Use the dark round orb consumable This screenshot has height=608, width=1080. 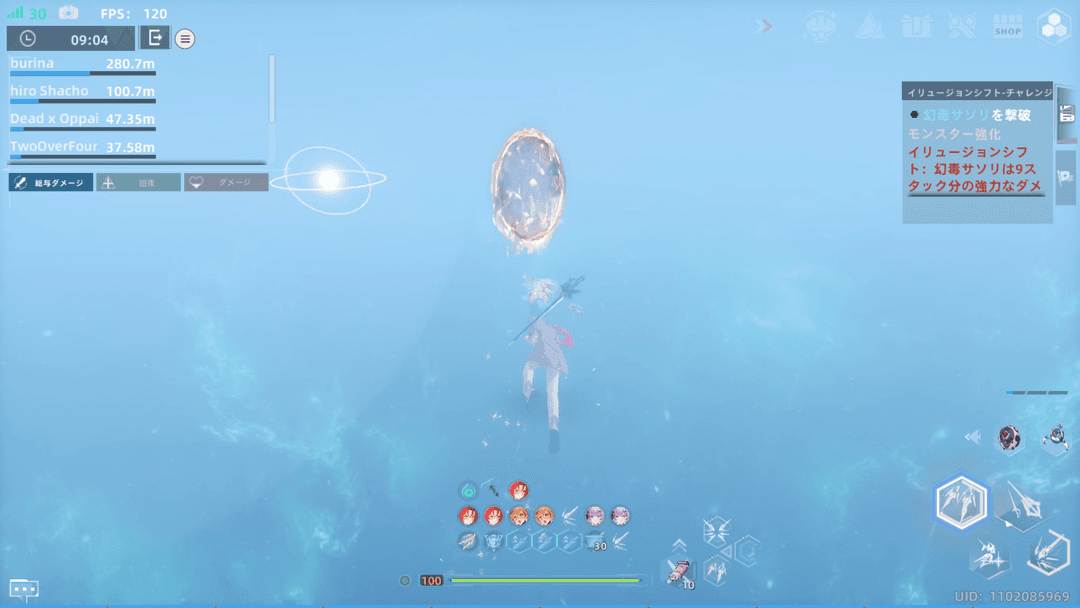[1010, 437]
